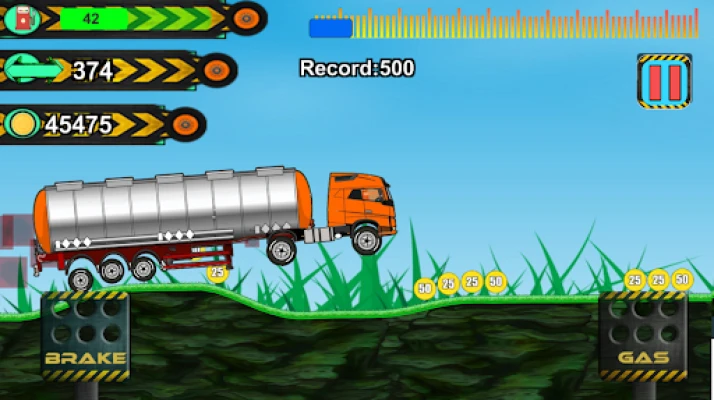The image size is (714, 400).
Task: Pause the game with the red pause button
Action: 664,80
